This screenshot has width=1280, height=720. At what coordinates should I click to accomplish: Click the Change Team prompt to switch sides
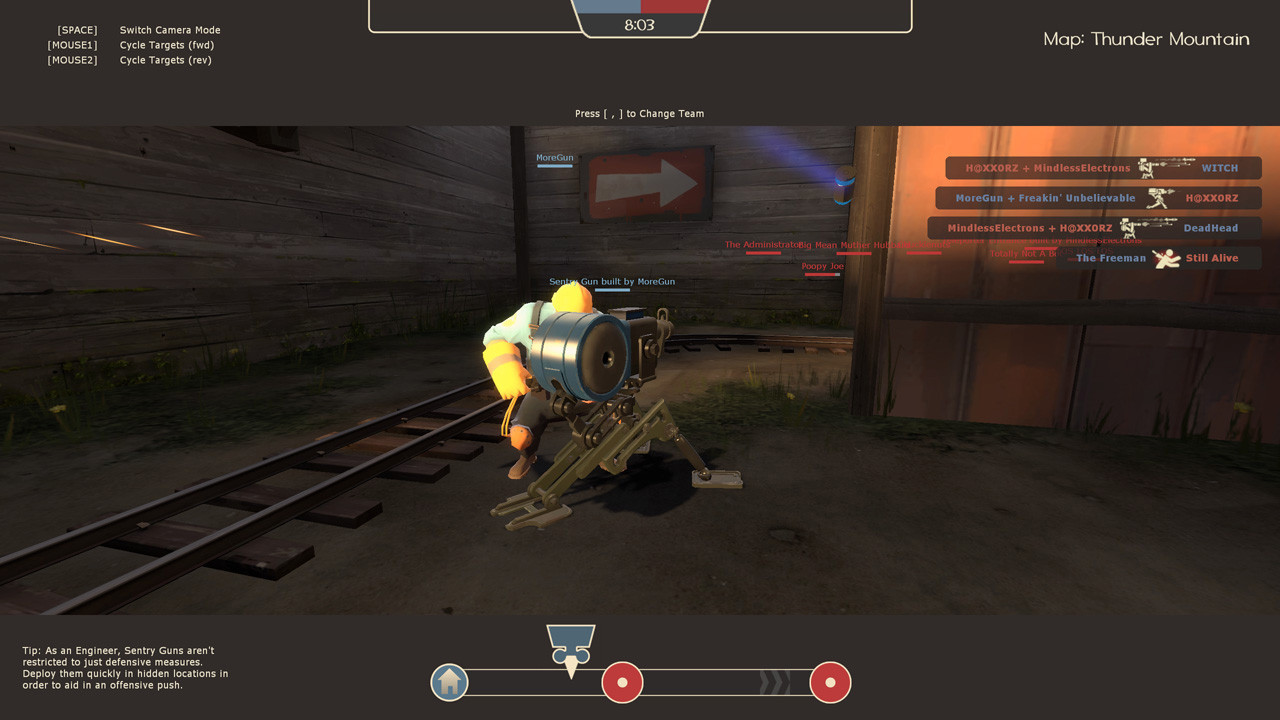(639, 113)
